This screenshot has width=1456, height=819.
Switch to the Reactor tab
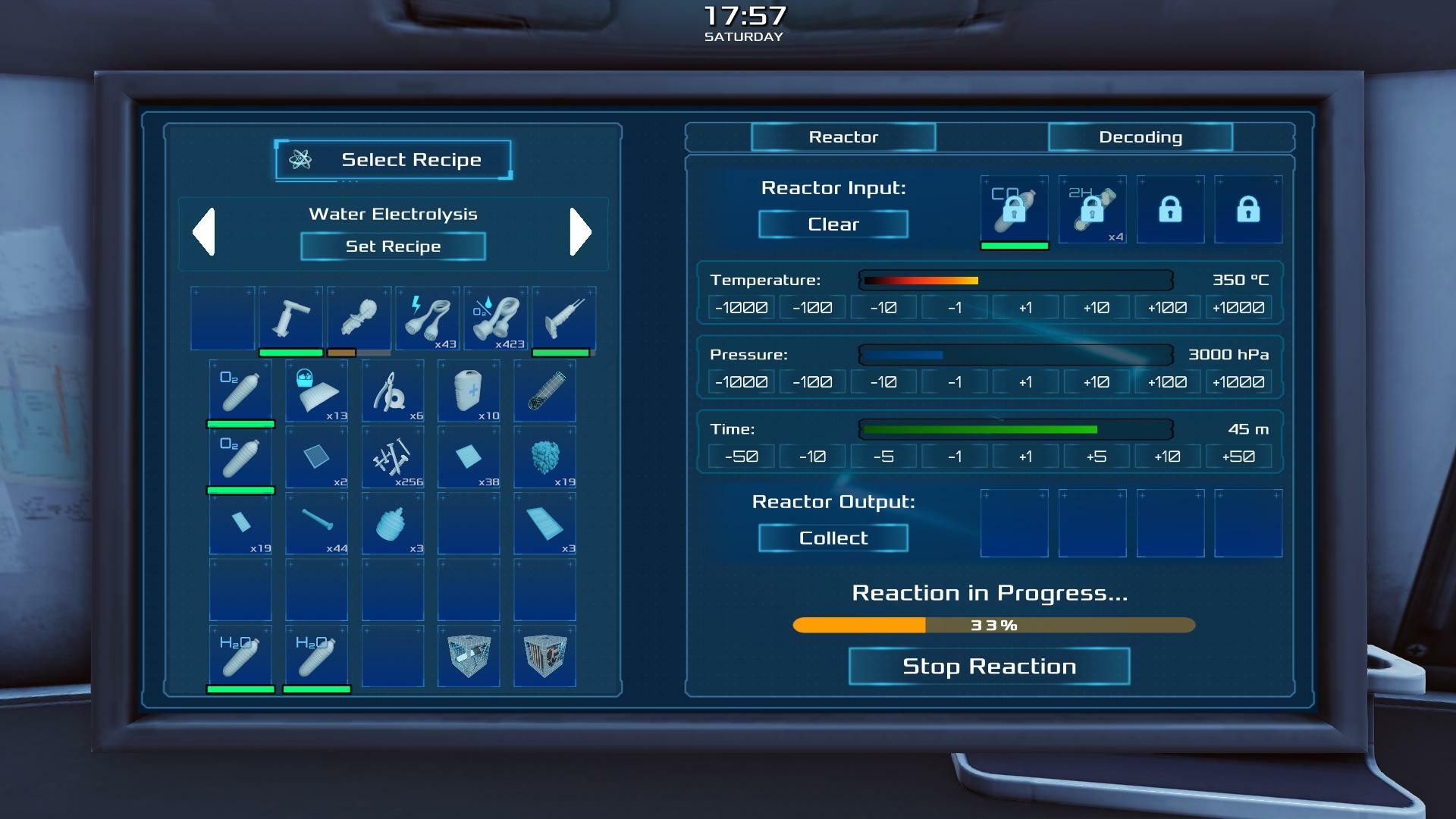pyautogui.click(x=843, y=137)
